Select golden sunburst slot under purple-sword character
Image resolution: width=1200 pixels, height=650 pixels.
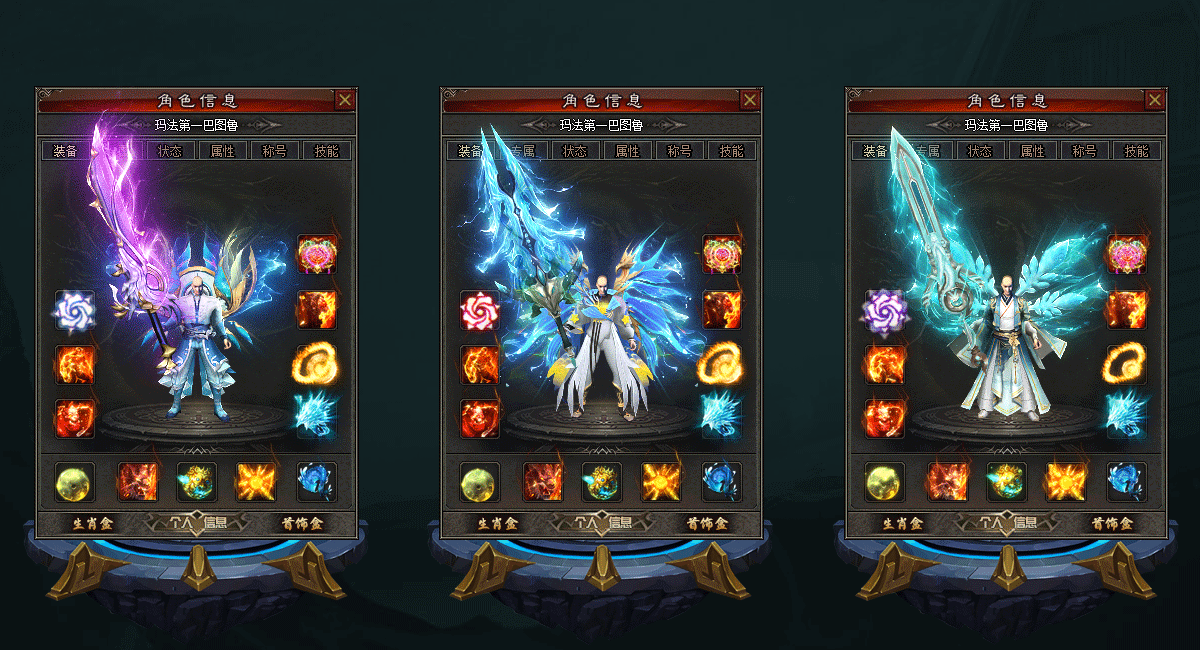tap(256, 481)
